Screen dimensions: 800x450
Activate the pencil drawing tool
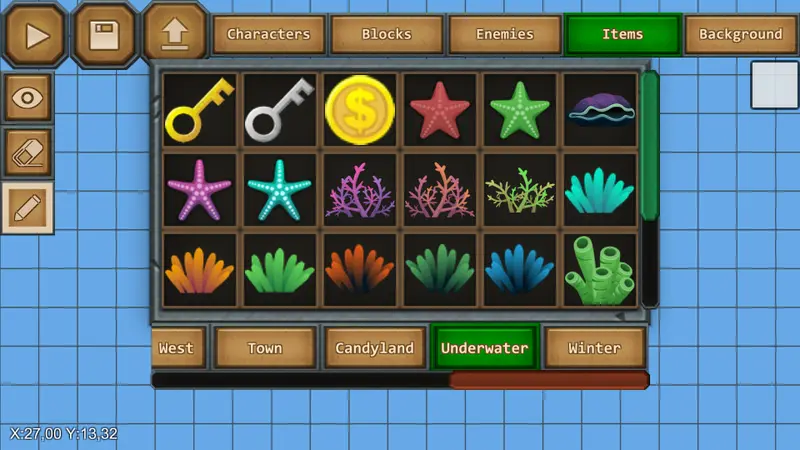(x=28, y=207)
